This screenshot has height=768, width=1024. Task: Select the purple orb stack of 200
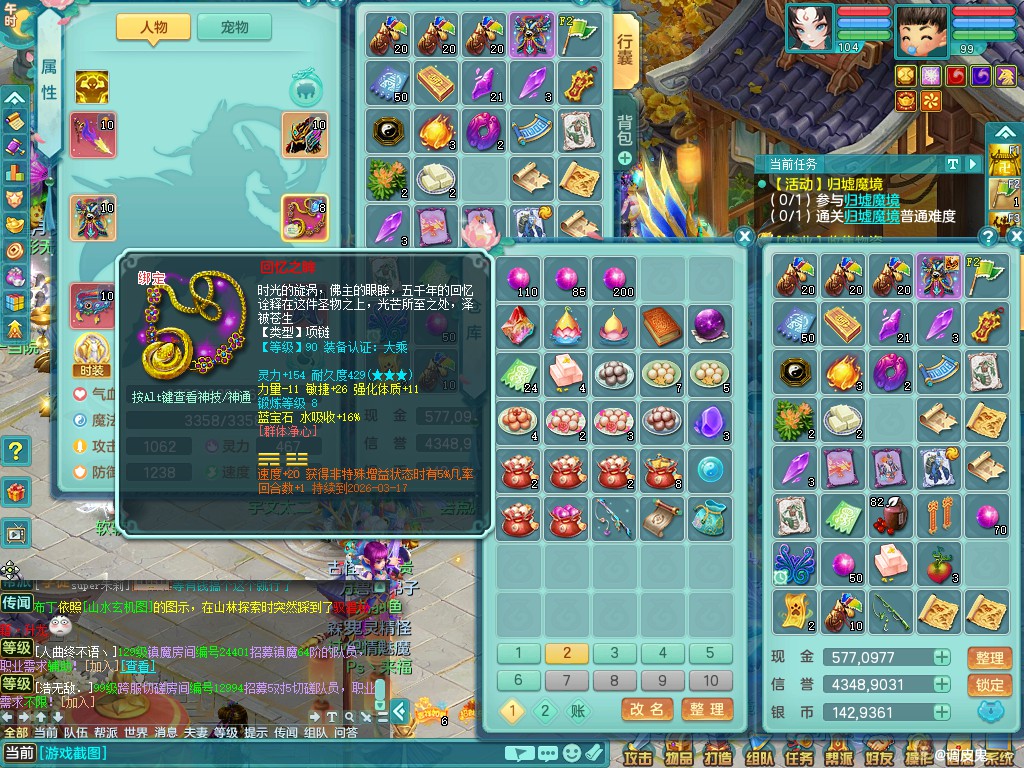[614, 278]
